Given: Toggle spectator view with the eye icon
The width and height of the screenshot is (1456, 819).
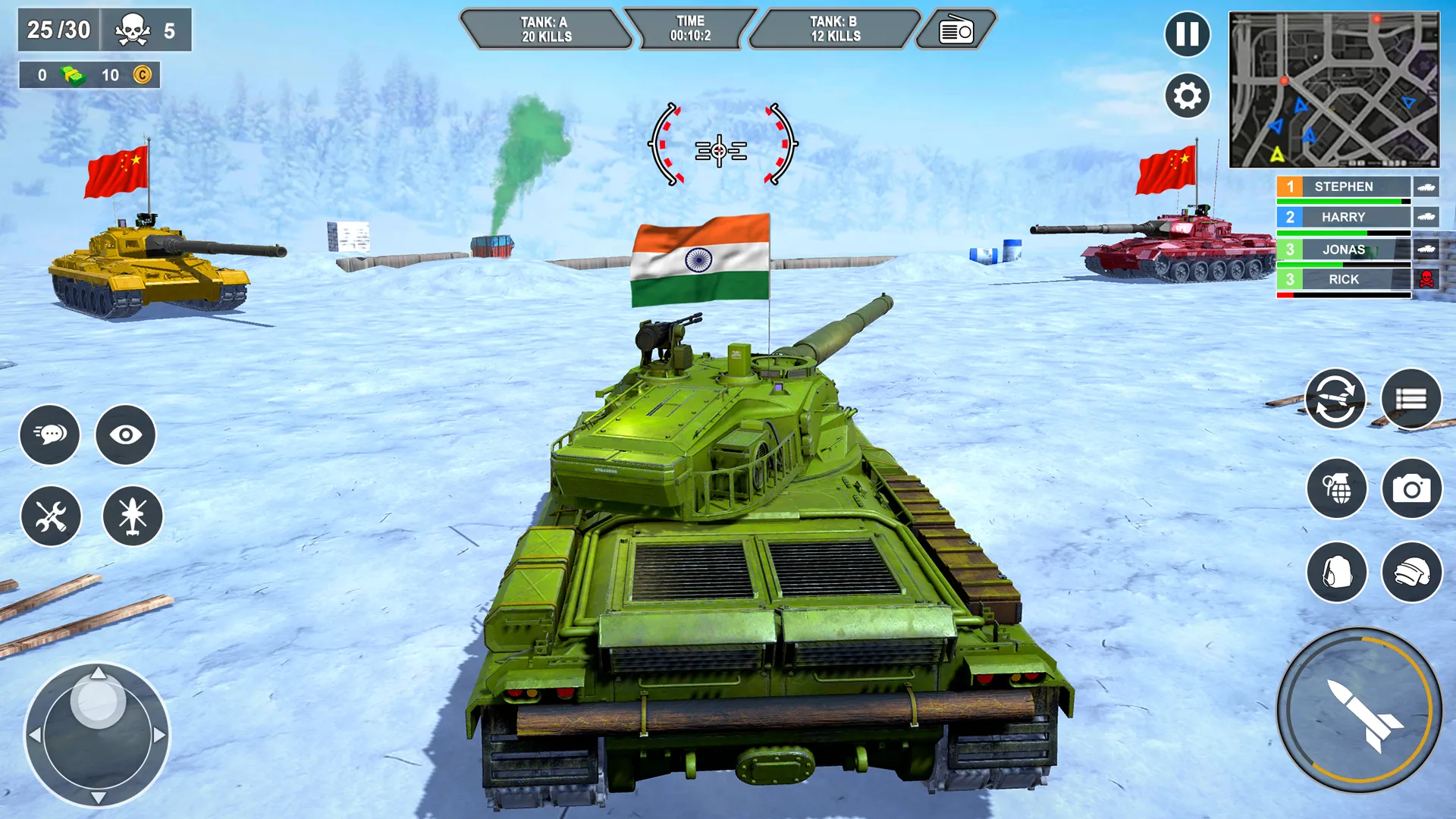Looking at the screenshot, I should [126, 435].
